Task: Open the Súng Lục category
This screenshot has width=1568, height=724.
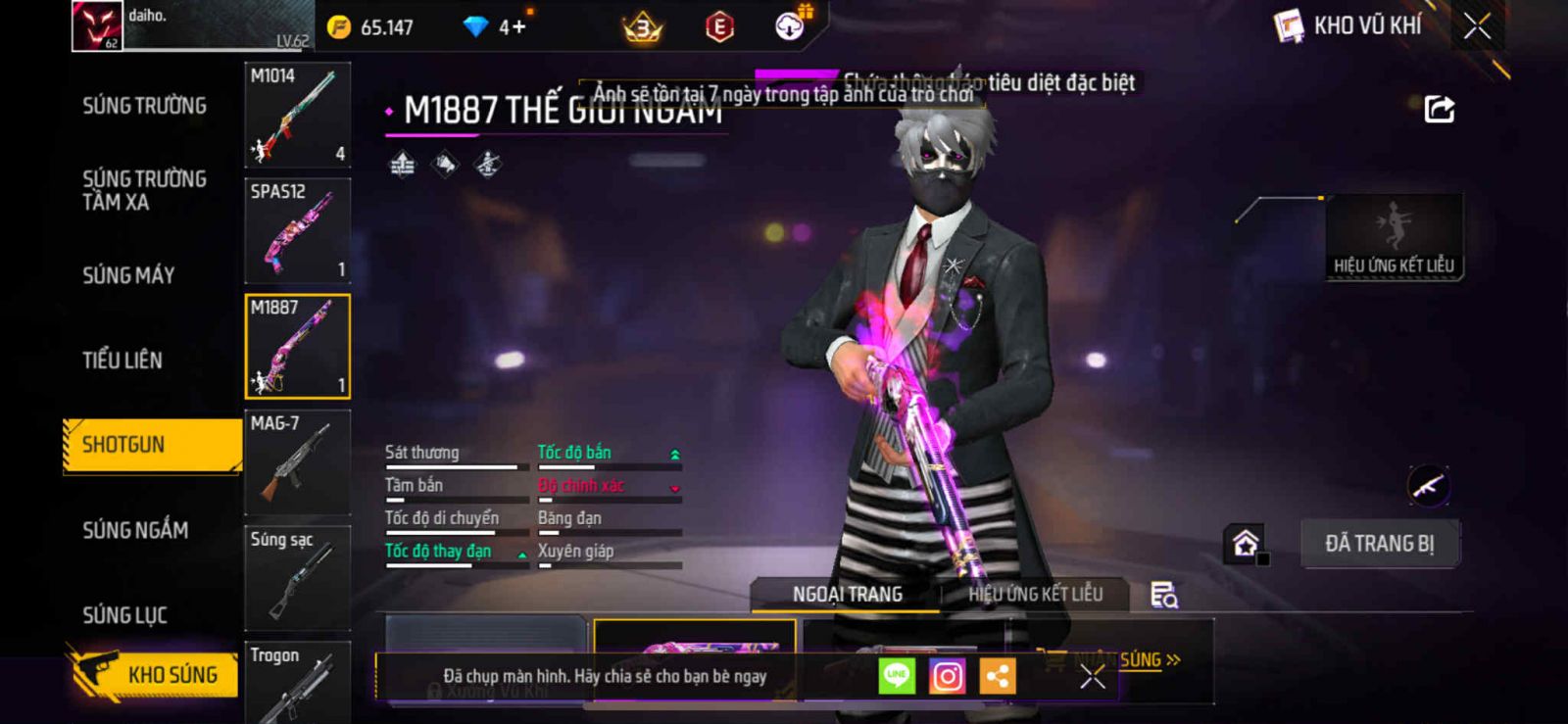Action: point(124,615)
